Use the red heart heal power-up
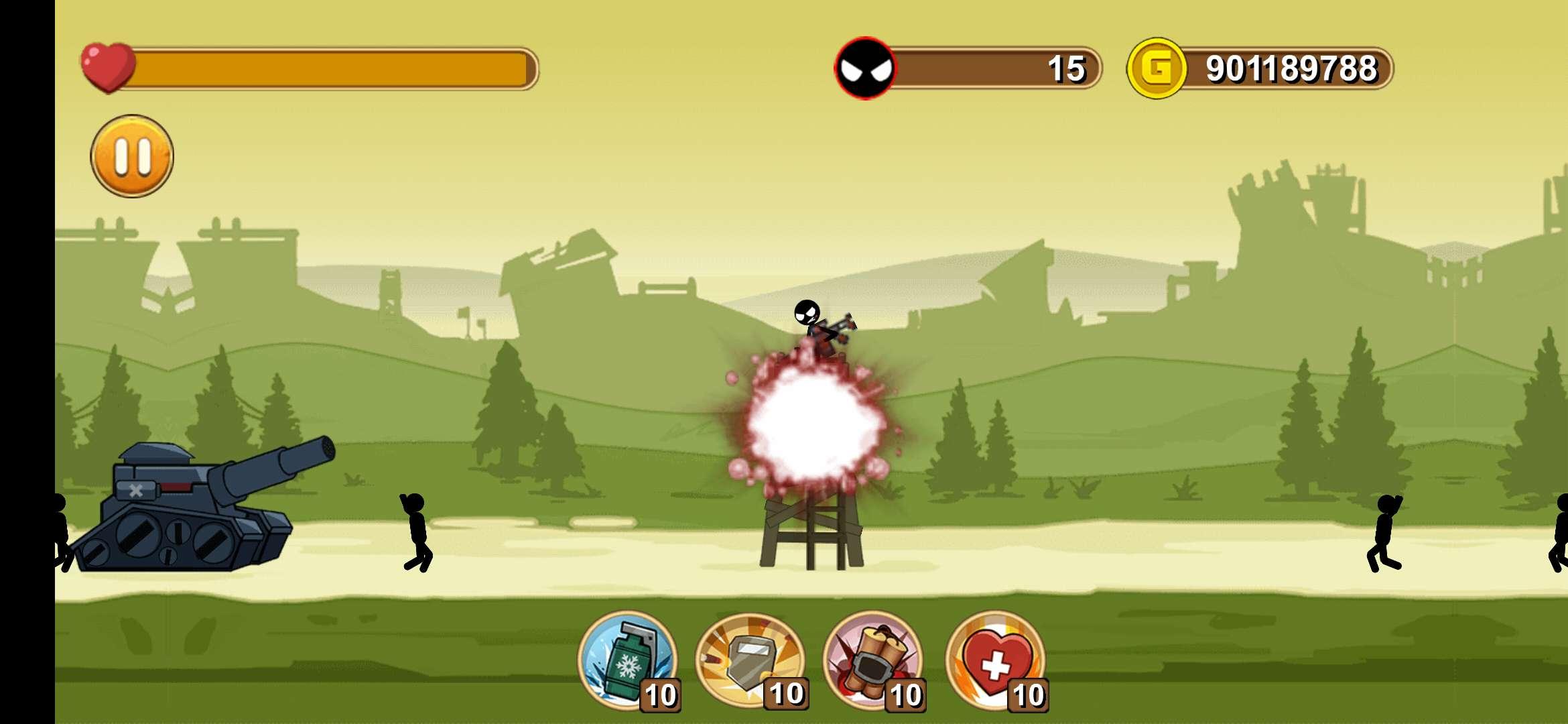This screenshot has height=724, width=1568. pos(996,660)
